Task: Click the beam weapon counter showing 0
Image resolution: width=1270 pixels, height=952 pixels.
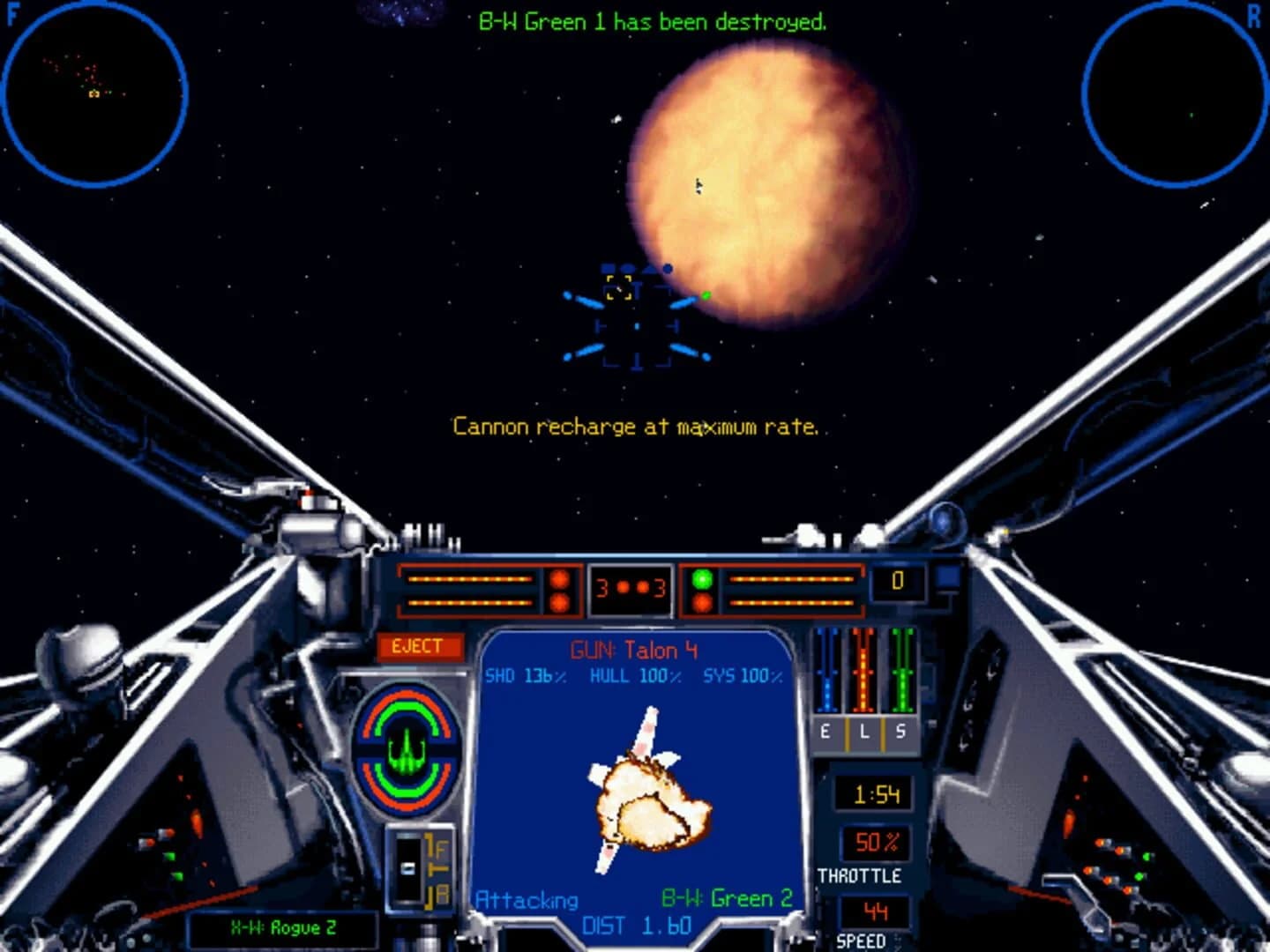Action: pos(896,579)
